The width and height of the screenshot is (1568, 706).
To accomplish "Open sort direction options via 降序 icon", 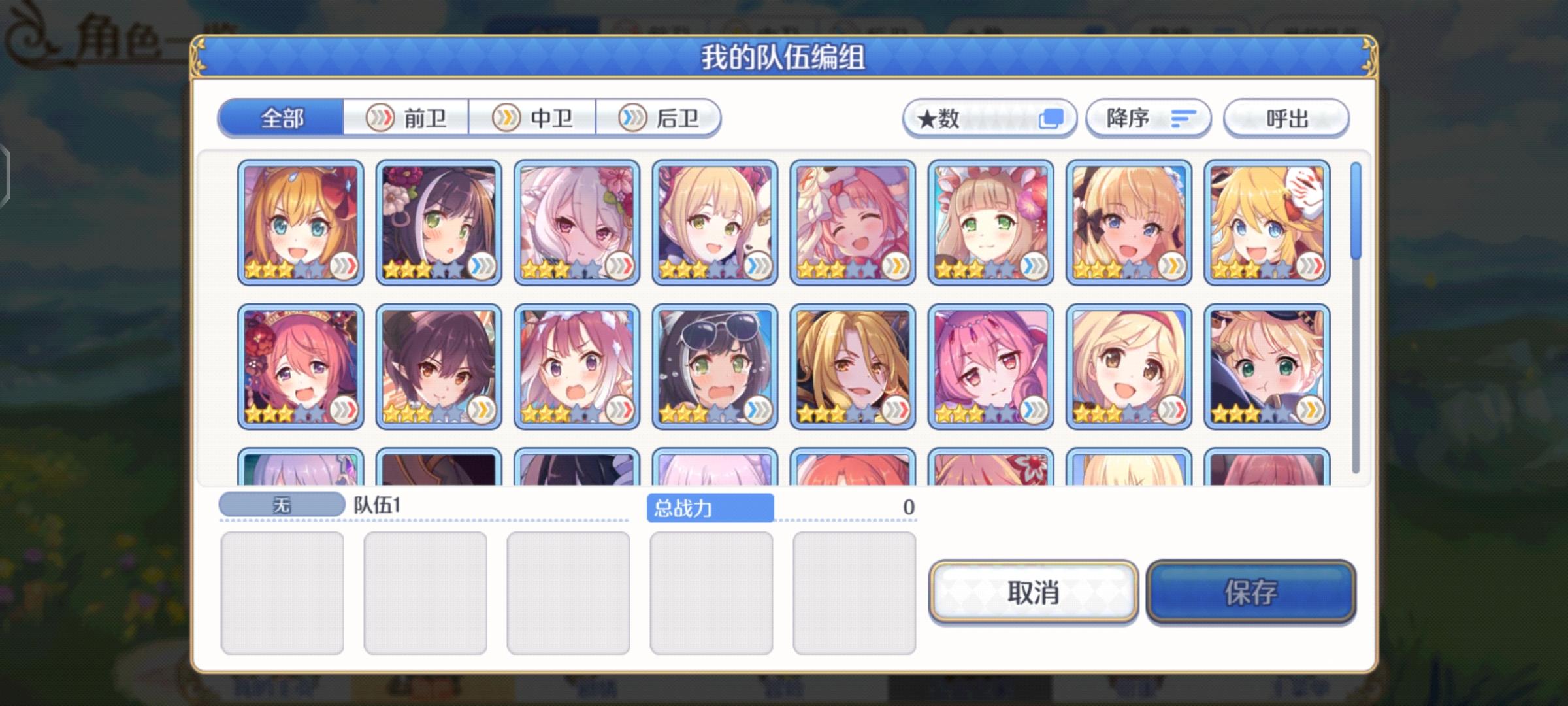I will 1183,118.
